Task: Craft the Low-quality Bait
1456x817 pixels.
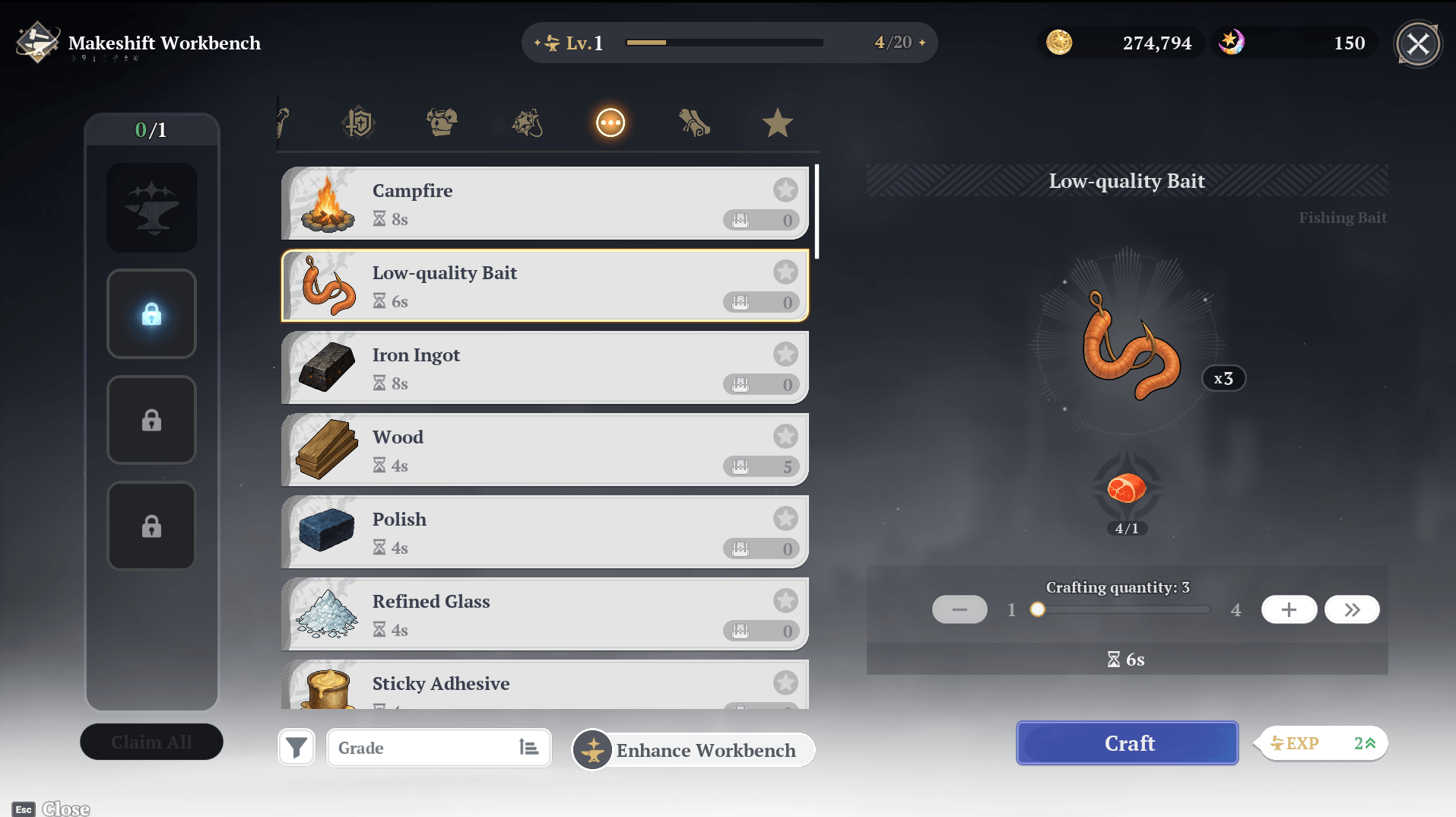Action: pos(1127,743)
